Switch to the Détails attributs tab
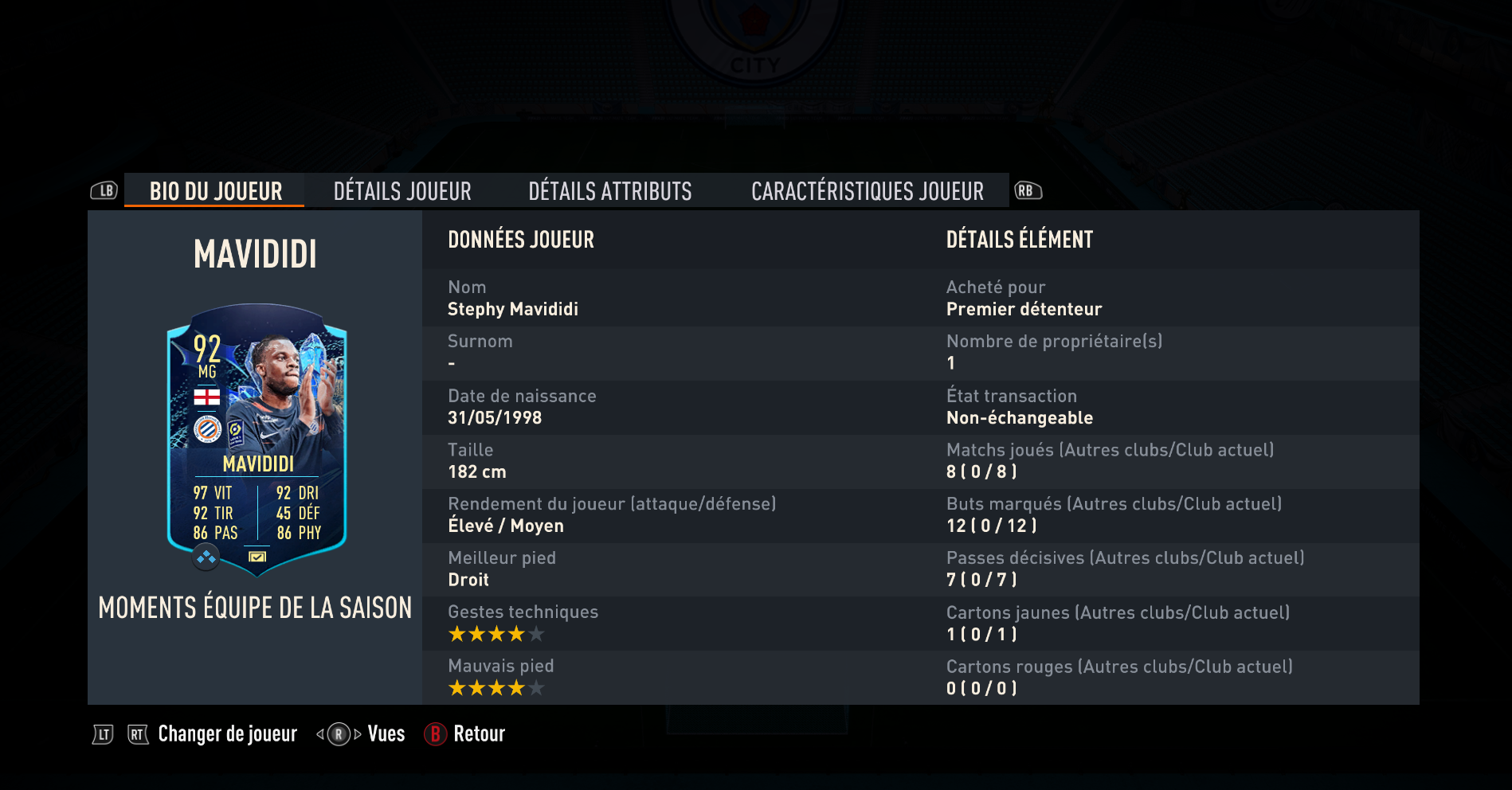The width and height of the screenshot is (1512, 790). click(x=609, y=190)
